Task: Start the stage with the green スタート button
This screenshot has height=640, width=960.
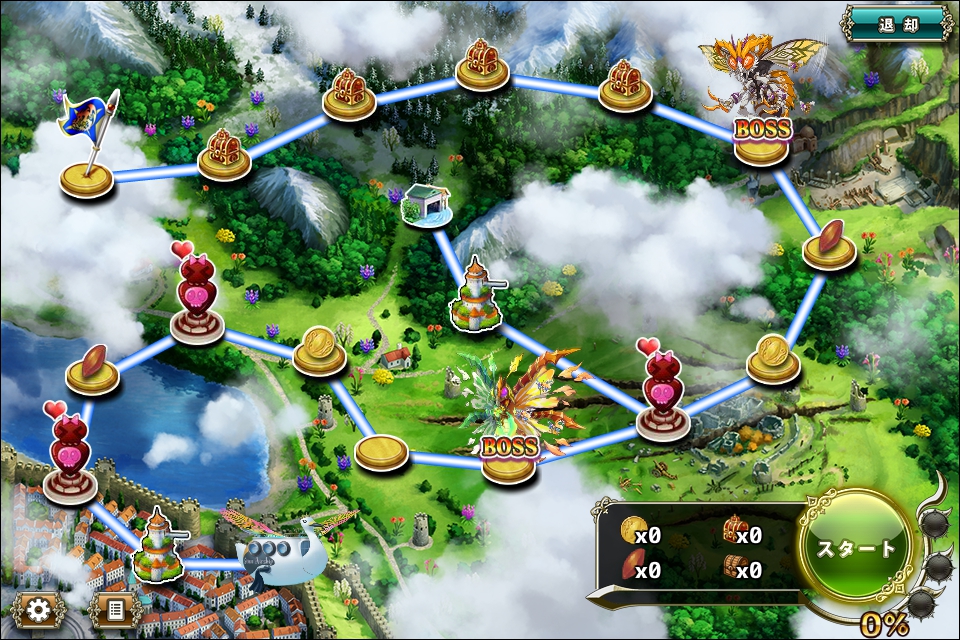Action: (x=856, y=549)
